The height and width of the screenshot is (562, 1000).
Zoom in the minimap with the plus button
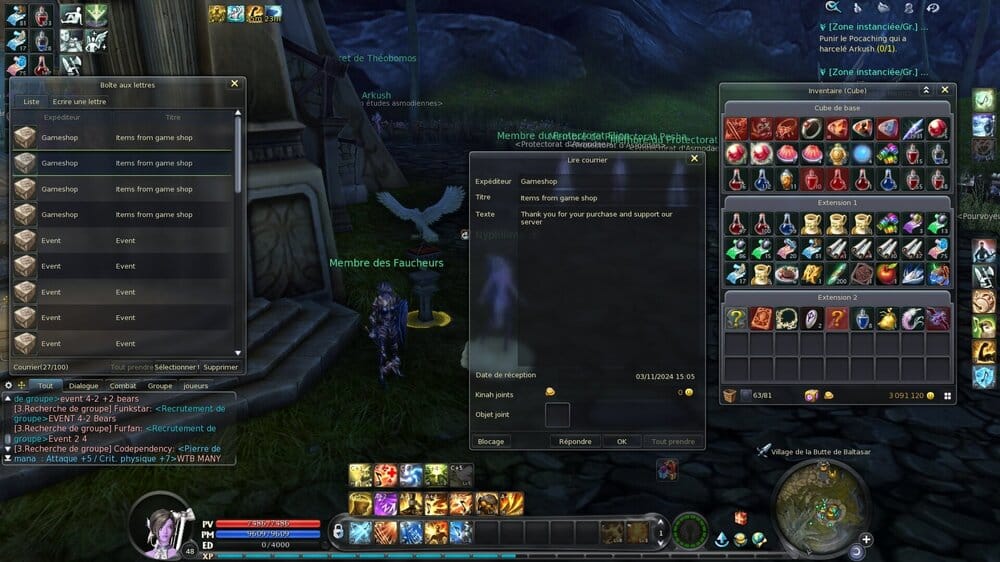click(x=866, y=540)
